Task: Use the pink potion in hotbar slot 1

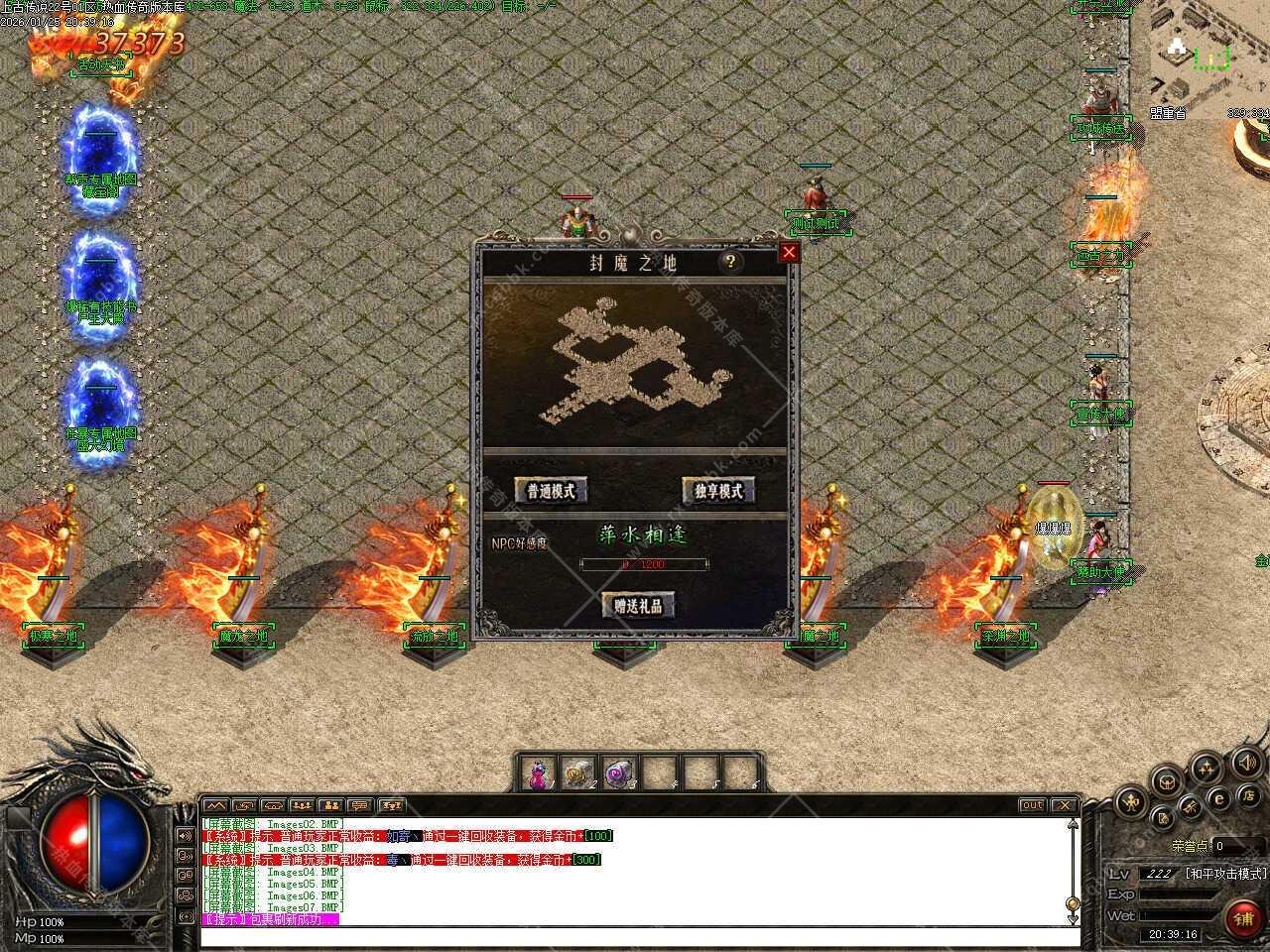Action: pyautogui.click(x=539, y=773)
